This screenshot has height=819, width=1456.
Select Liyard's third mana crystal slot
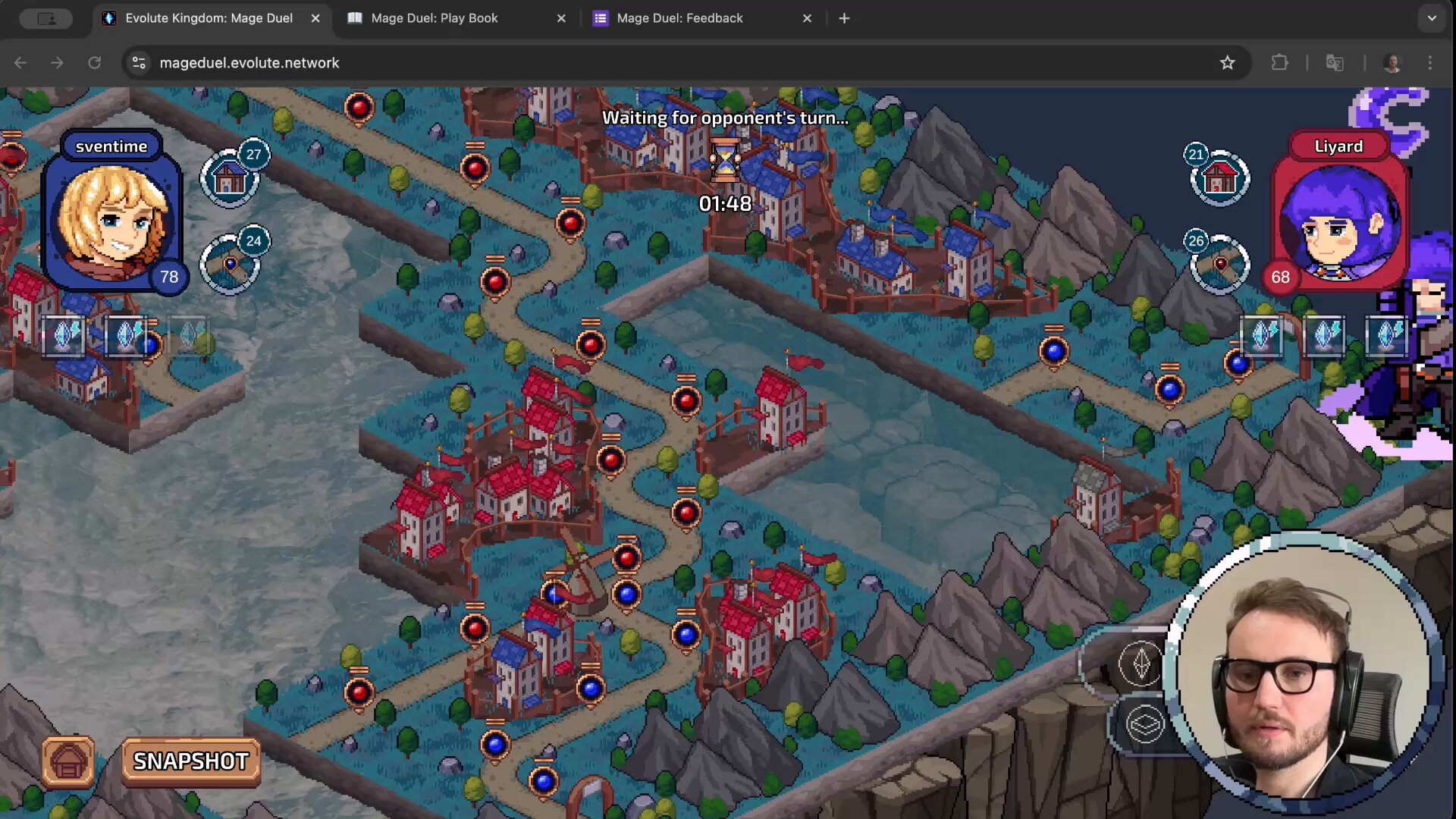click(1386, 336)
